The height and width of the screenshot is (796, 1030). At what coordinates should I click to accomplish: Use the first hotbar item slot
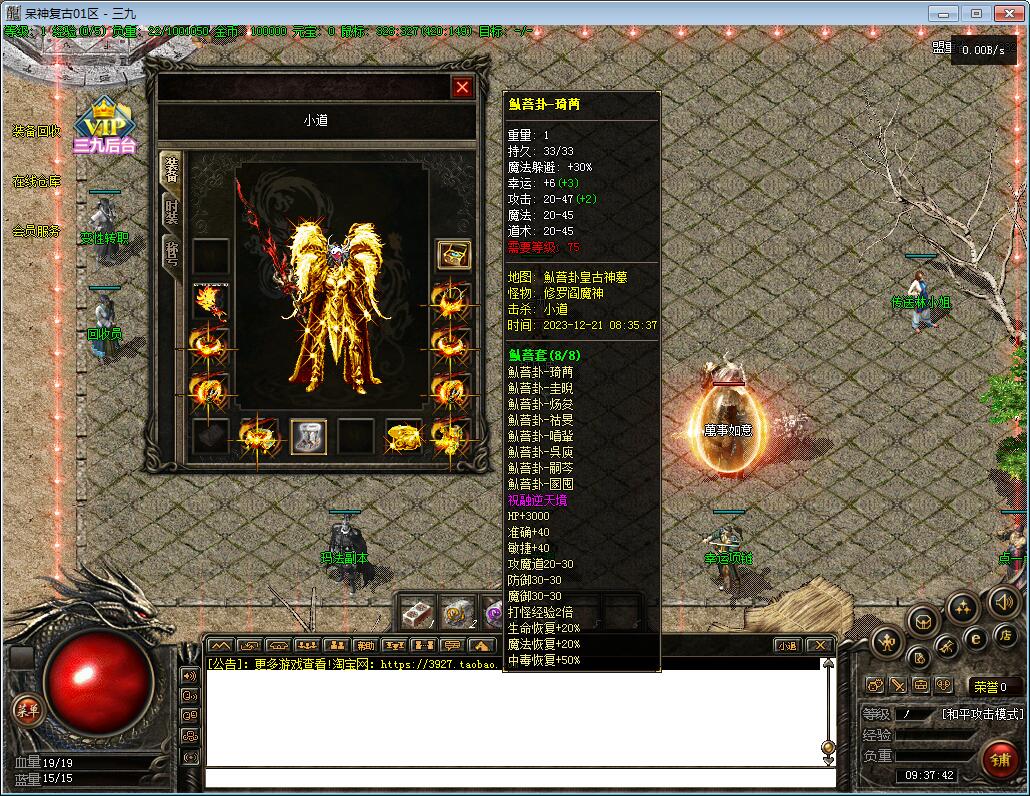pos(418,612)
